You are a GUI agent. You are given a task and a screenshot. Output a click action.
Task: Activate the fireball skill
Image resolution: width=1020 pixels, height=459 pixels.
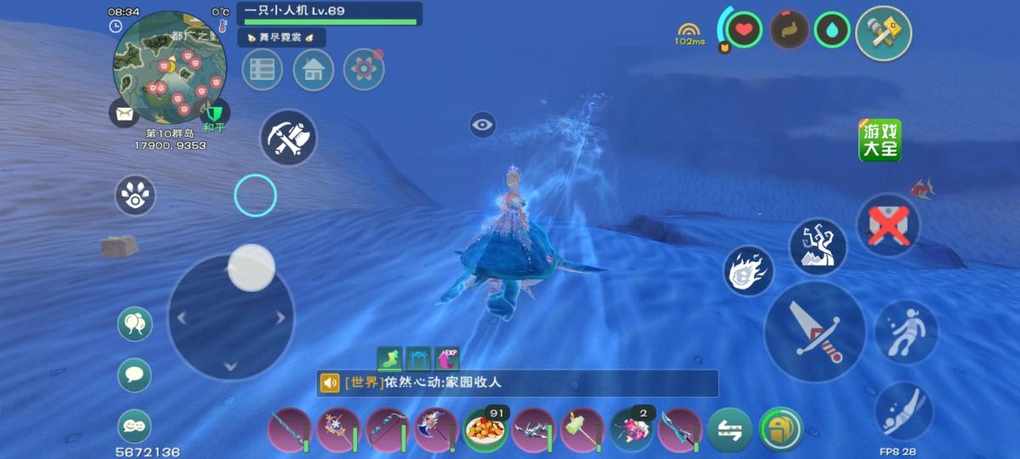click(748, 271)
